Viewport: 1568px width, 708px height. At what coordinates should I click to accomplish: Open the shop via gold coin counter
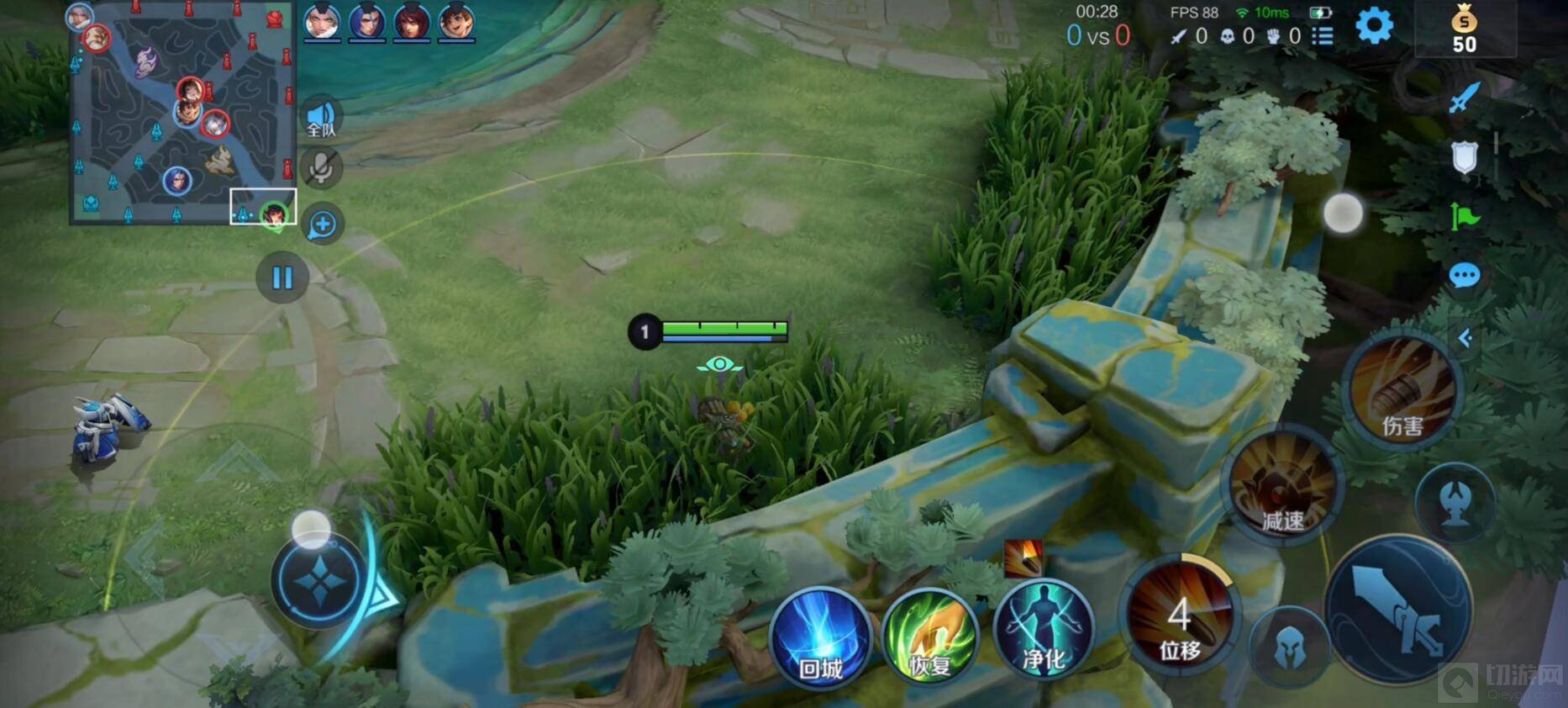[x=1464, y=31]
